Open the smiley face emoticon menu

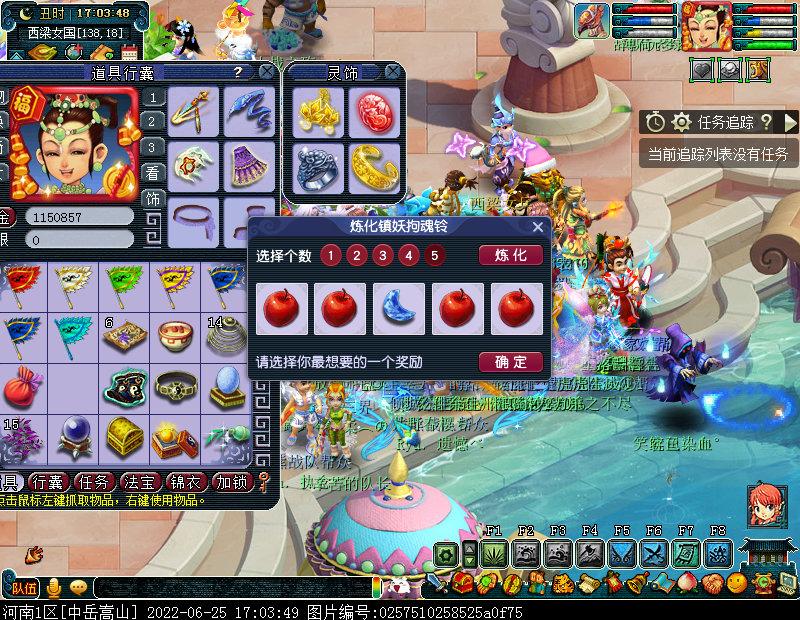tap(736, 583)
